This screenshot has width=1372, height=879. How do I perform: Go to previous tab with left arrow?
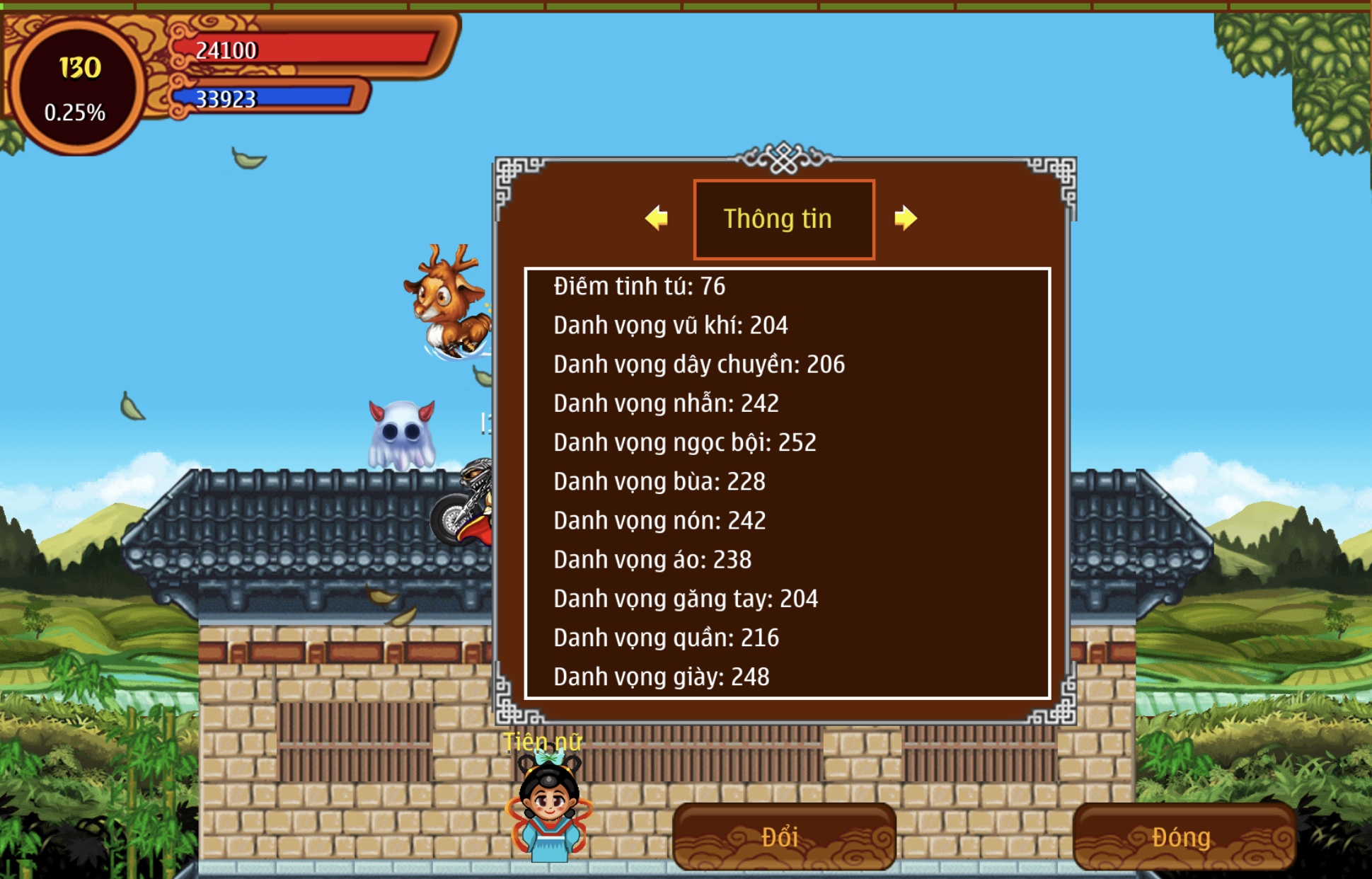[x=657, y=218]
